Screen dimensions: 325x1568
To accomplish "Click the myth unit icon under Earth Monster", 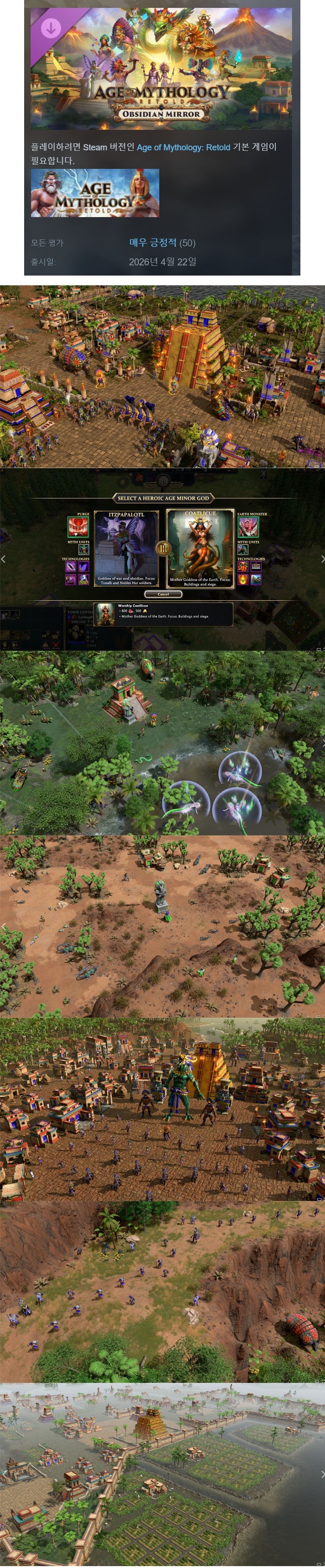I will pyautogui.click(x=242, y=550).
